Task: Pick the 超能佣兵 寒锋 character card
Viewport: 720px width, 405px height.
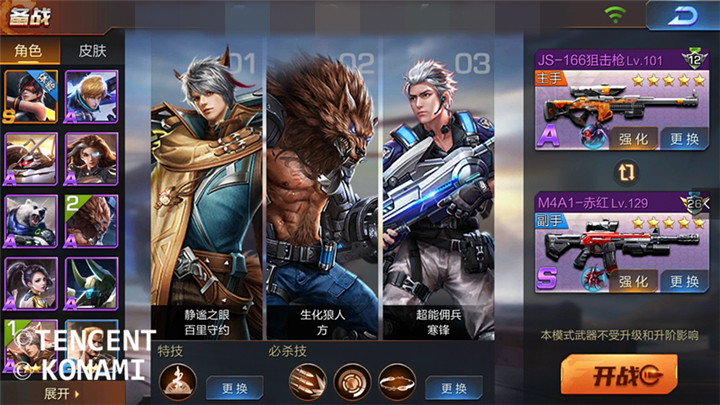Action: pos(437,190)
